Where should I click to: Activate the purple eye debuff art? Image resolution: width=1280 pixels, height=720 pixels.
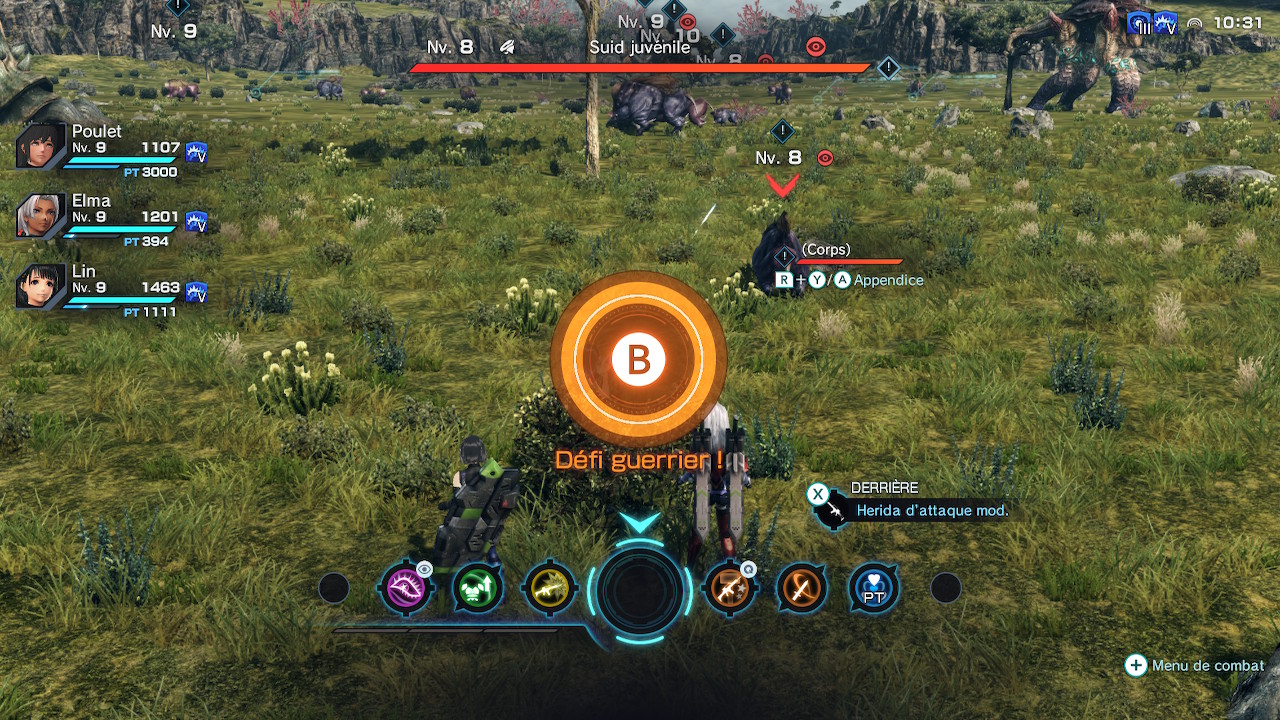[x=404, y=588]
